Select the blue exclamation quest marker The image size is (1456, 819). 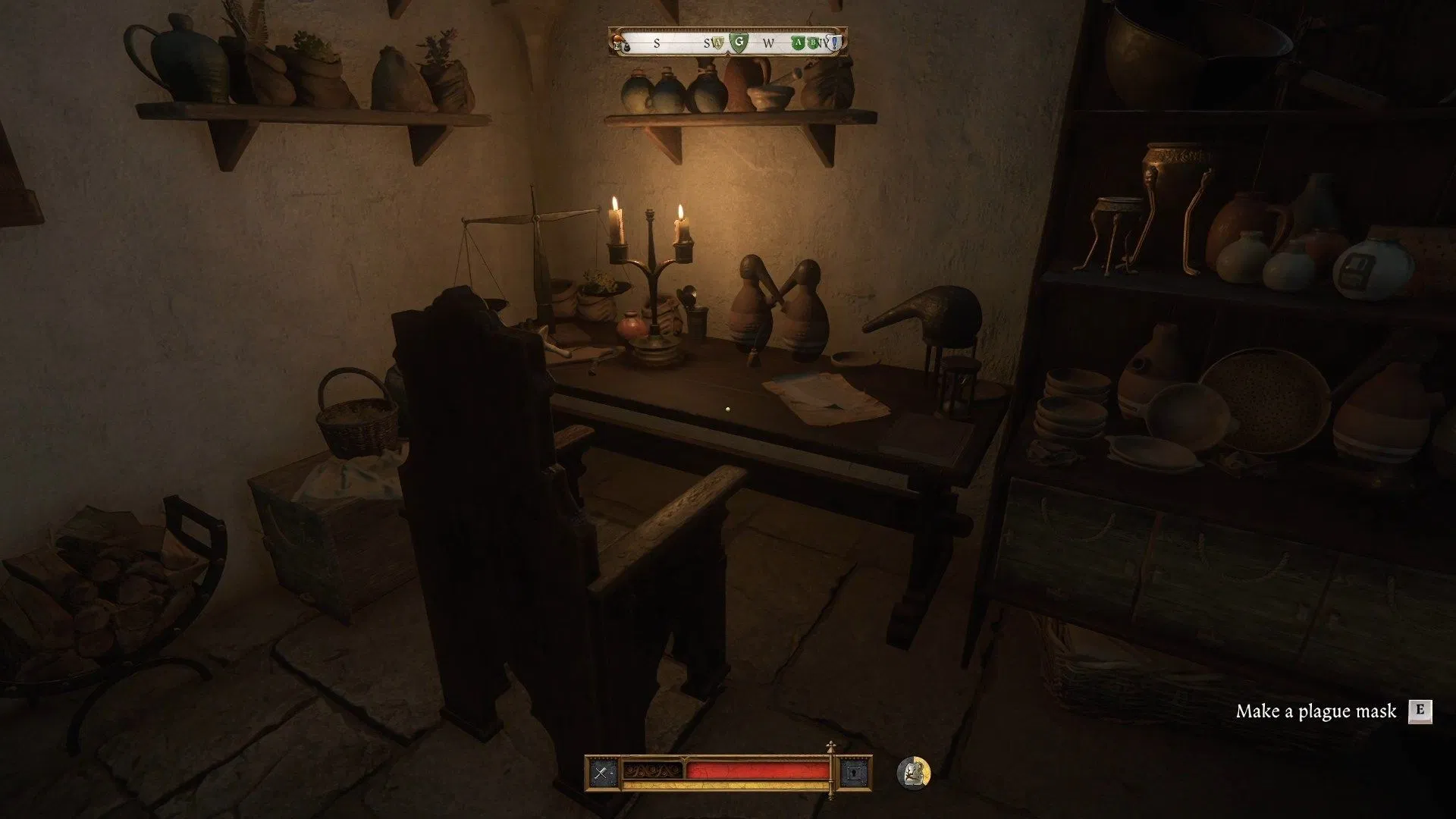click(835, 43)
